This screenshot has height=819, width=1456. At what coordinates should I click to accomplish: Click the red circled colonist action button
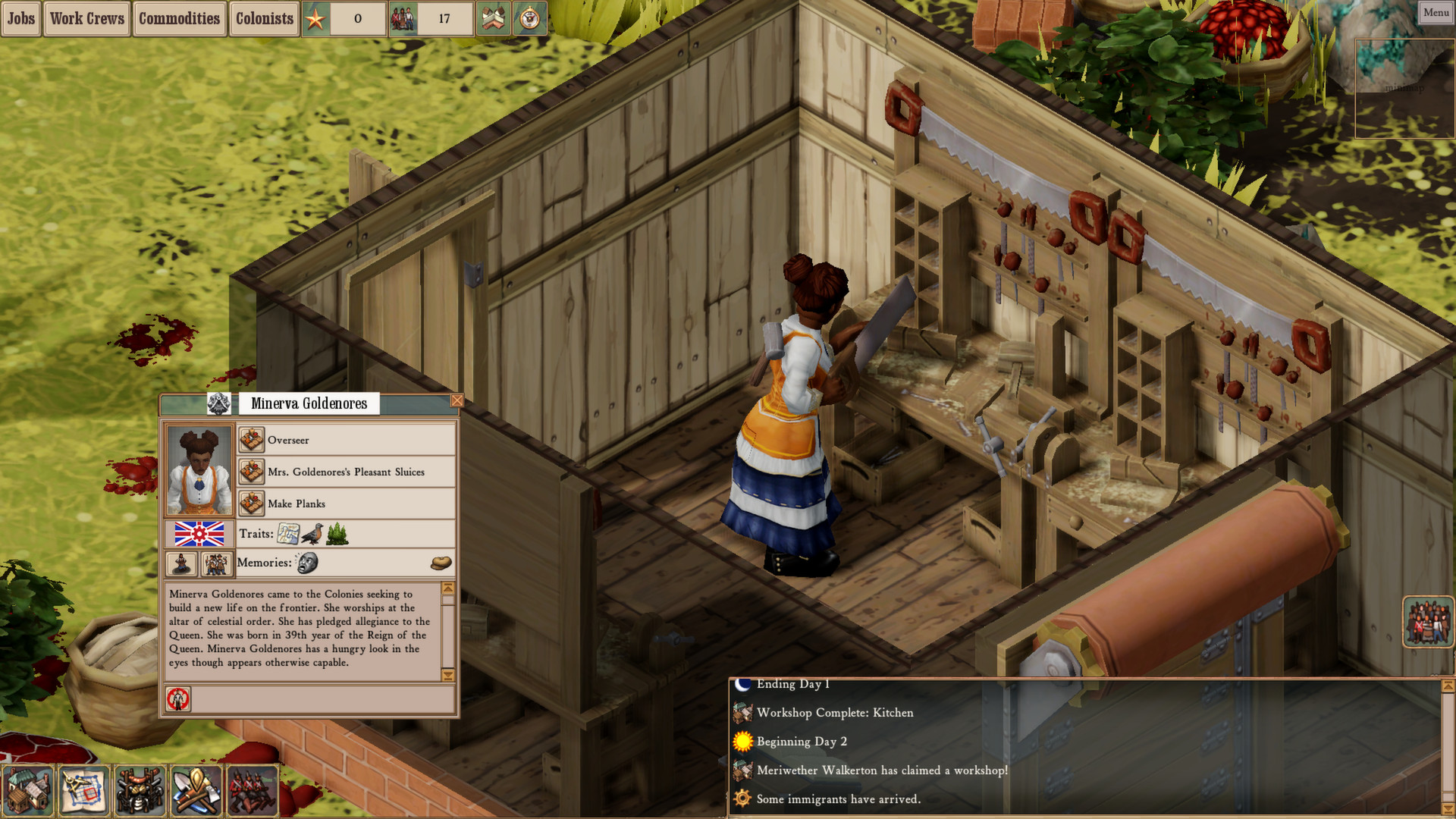pyautogui.click(x=179, y=698)
